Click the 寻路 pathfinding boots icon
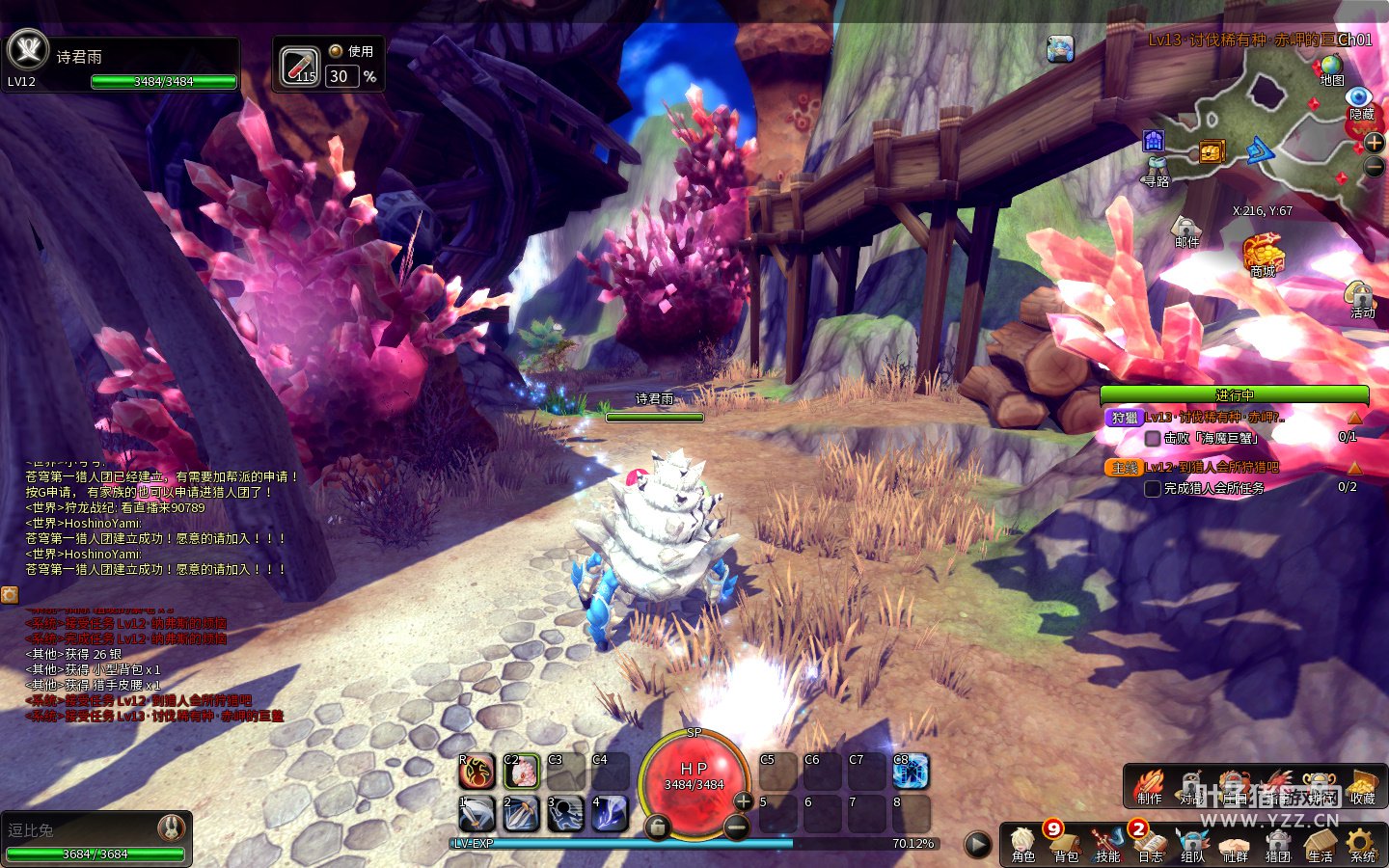The width and height of the screenshot is (1389, 868). click(x=1156, y=171)
